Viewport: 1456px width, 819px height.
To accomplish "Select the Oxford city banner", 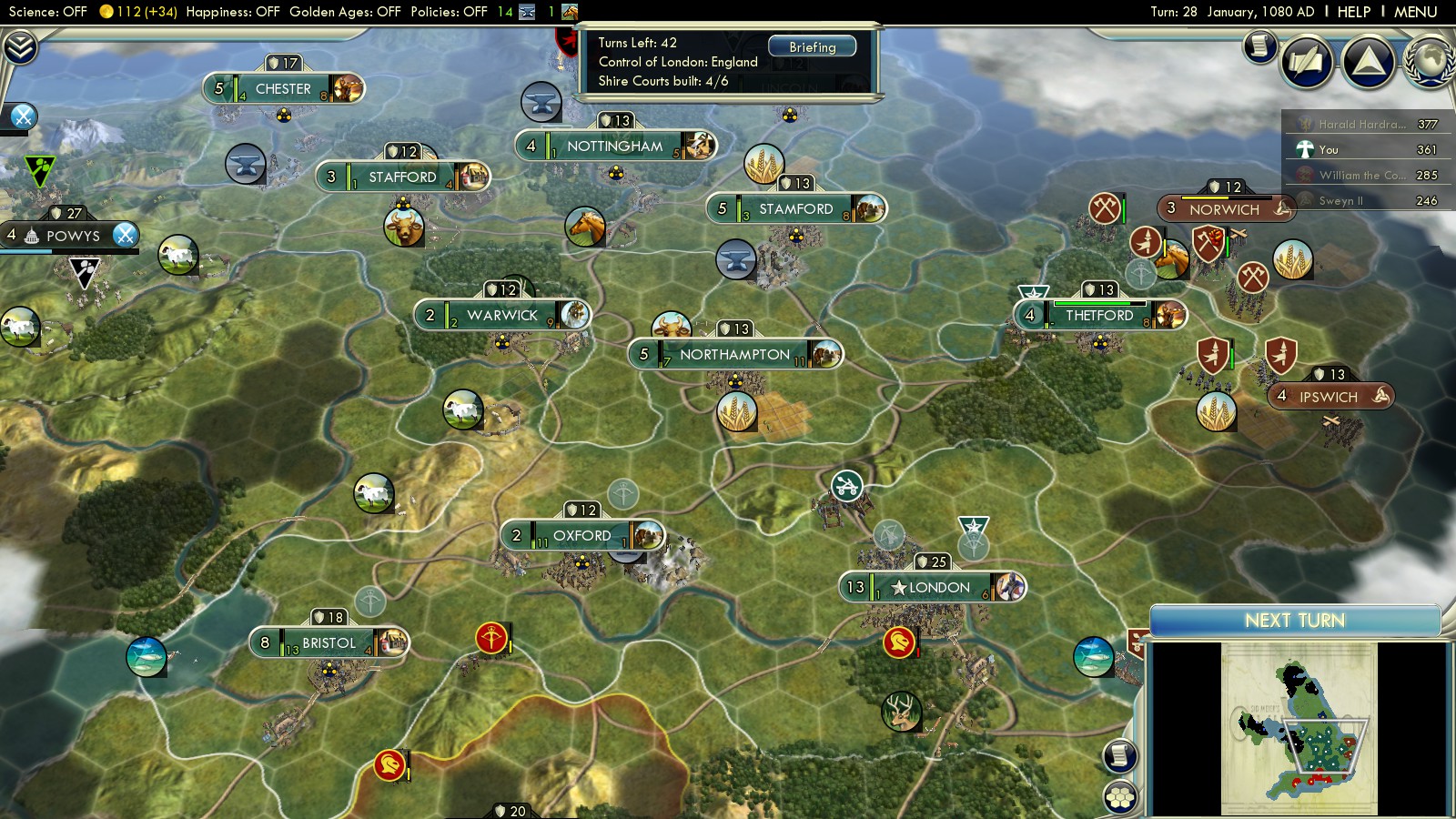I will (581, 535).
